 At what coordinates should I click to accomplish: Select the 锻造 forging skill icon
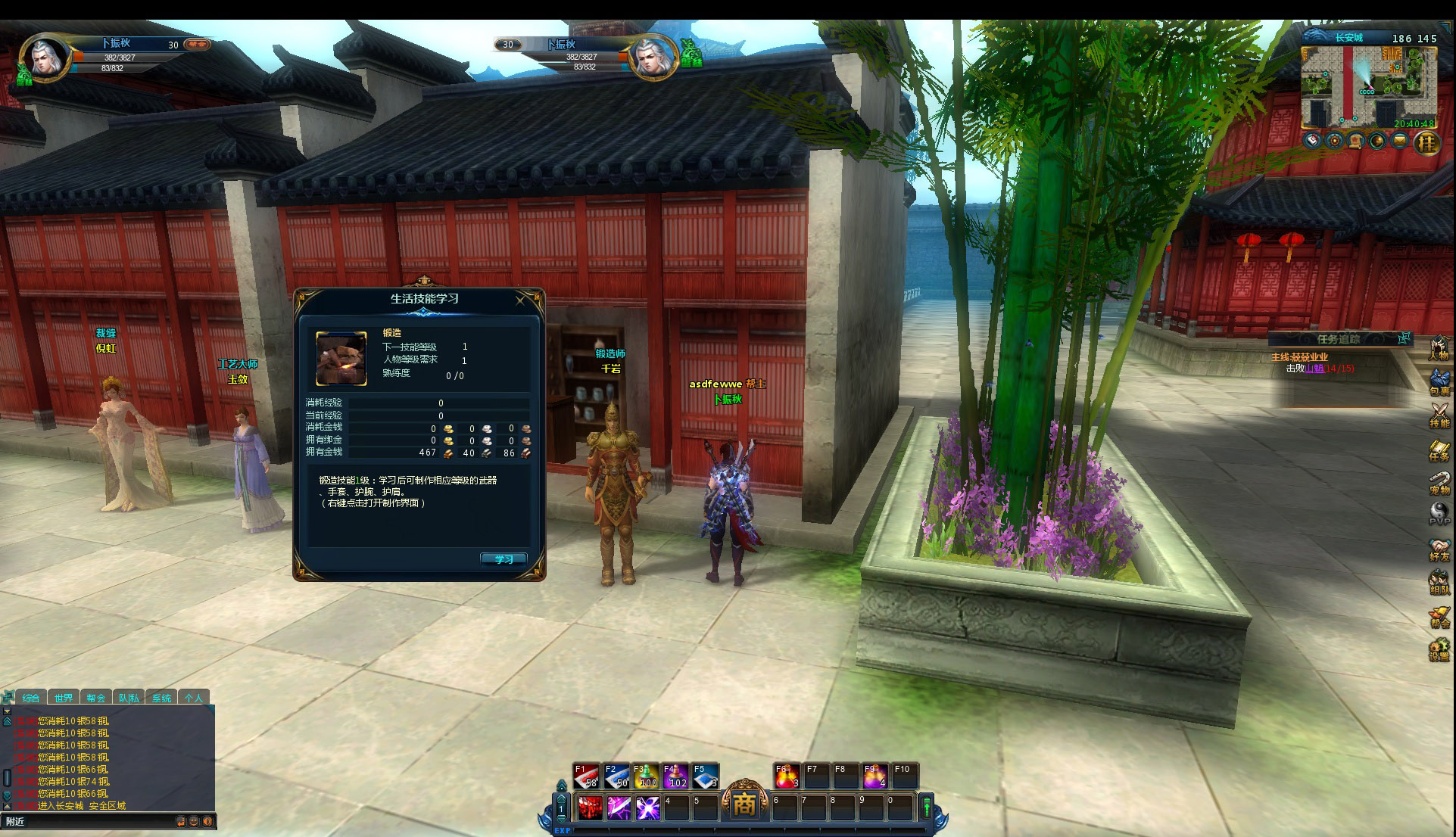[341, 359]
